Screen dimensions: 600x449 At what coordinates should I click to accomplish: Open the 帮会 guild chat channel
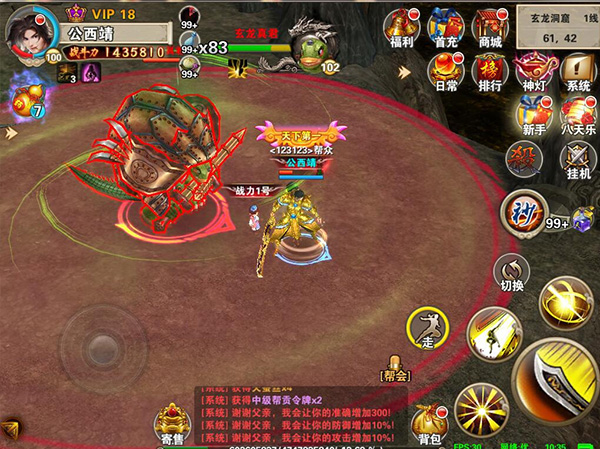pos(396,370)
